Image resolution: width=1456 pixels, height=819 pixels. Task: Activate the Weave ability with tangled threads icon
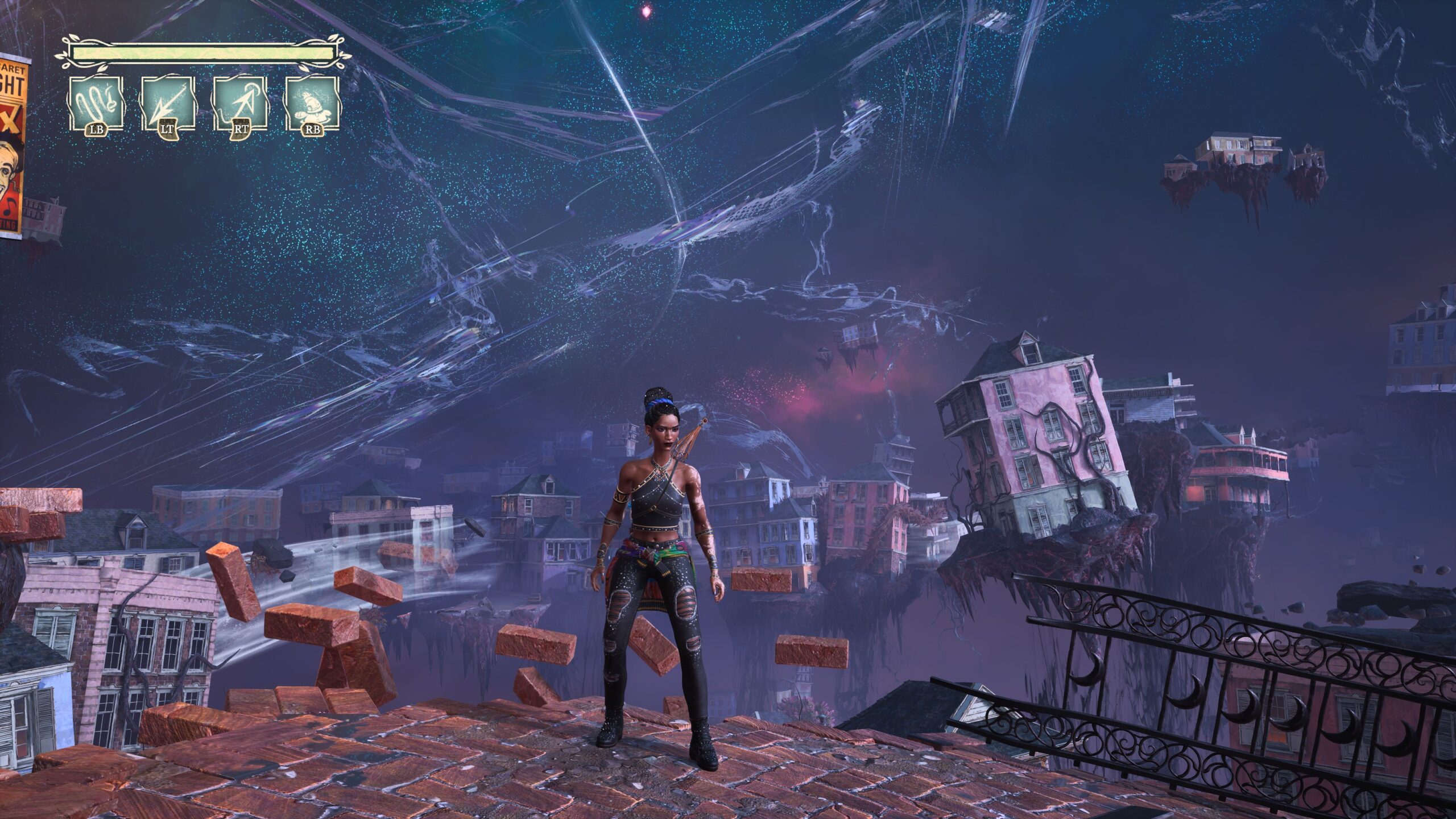pos(96,103)
